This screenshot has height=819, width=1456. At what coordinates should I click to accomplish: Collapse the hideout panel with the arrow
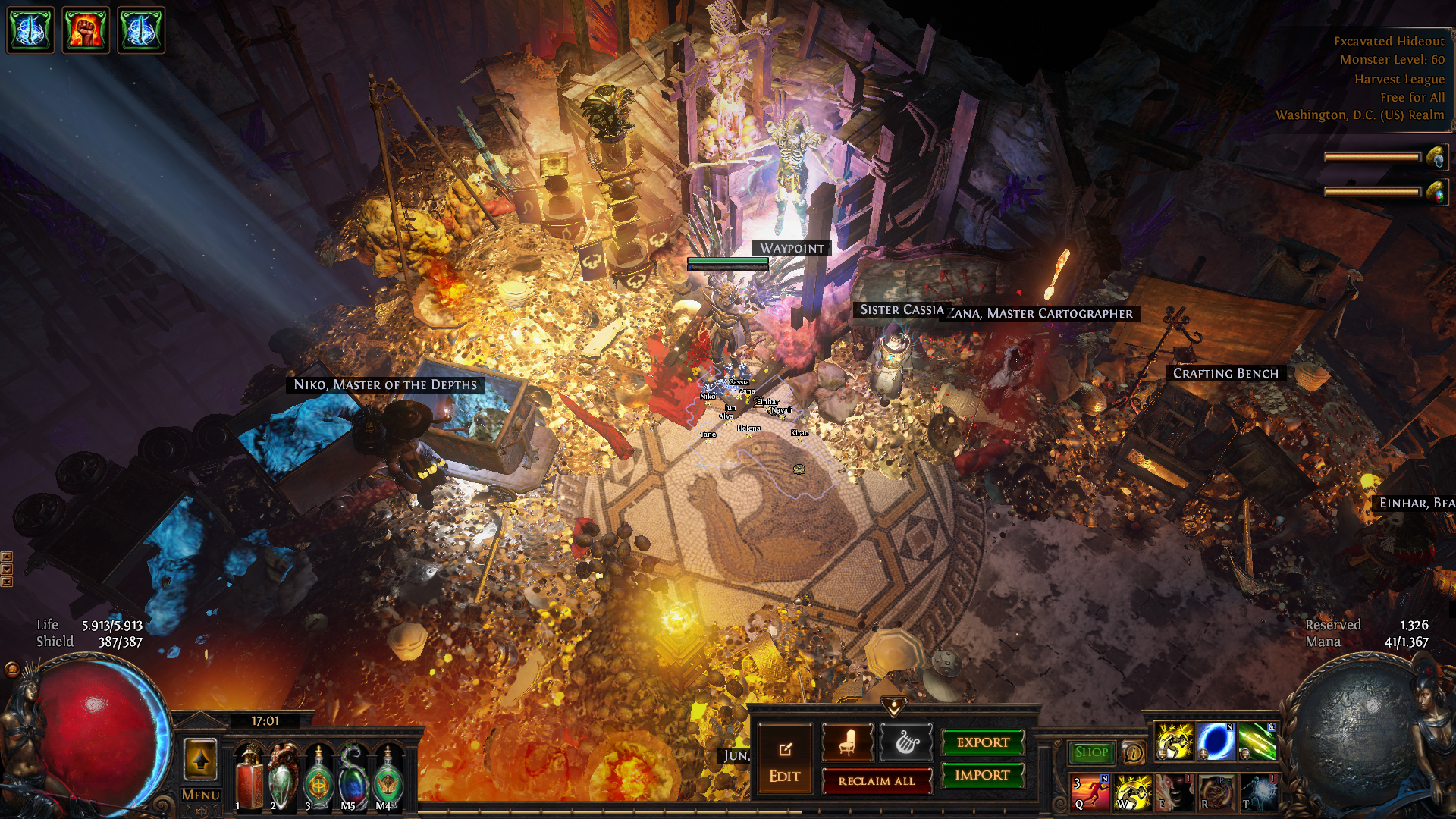(894, 707)
